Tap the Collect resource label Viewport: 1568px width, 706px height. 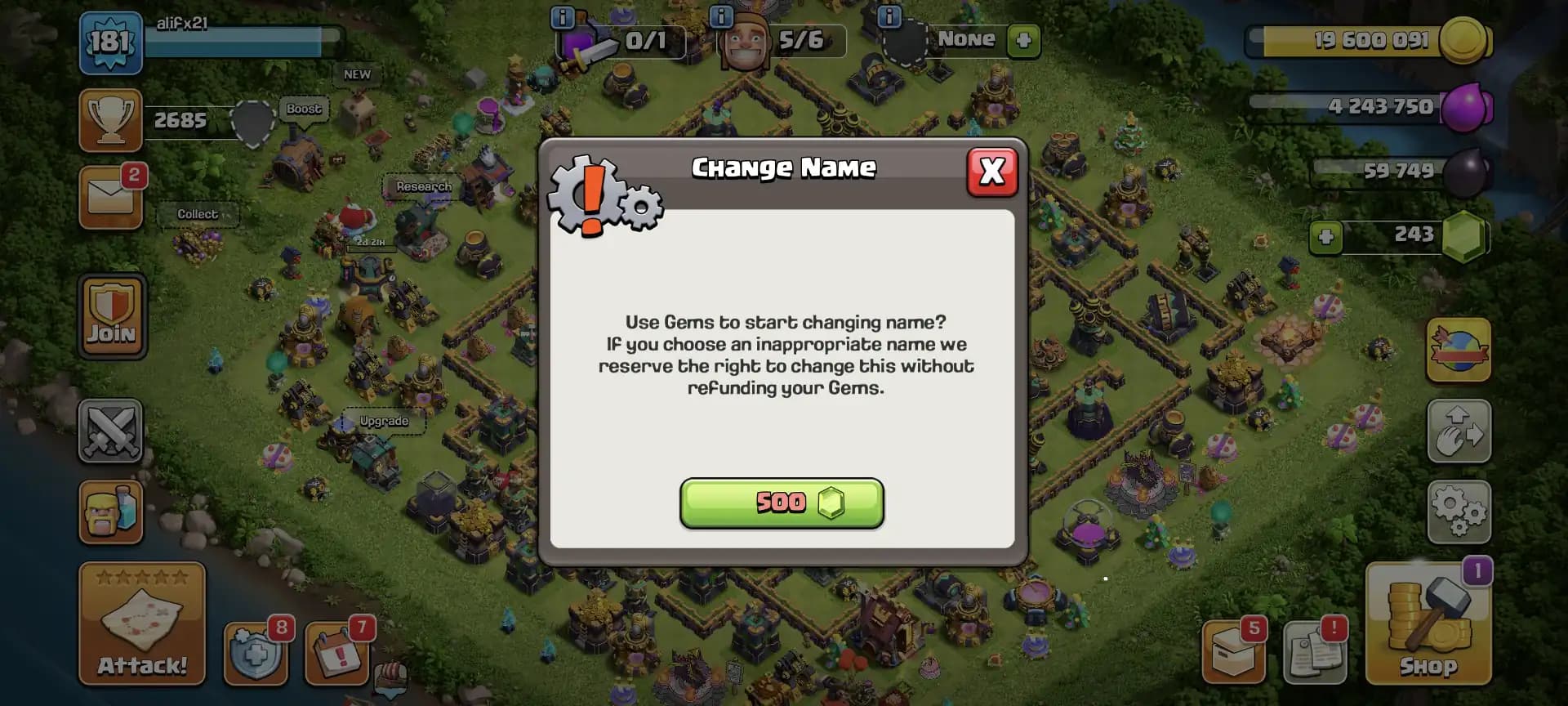(x=196, y=214)
